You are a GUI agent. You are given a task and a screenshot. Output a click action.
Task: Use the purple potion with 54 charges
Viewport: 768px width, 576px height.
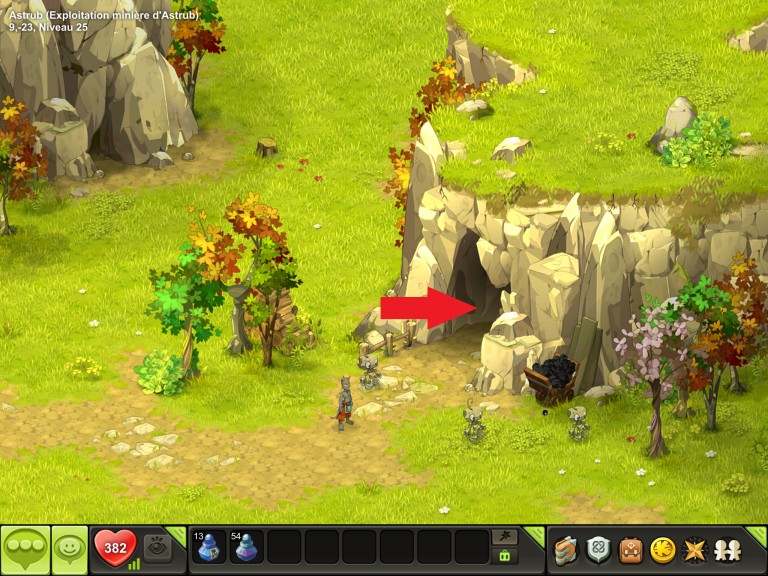click(246, 548)
